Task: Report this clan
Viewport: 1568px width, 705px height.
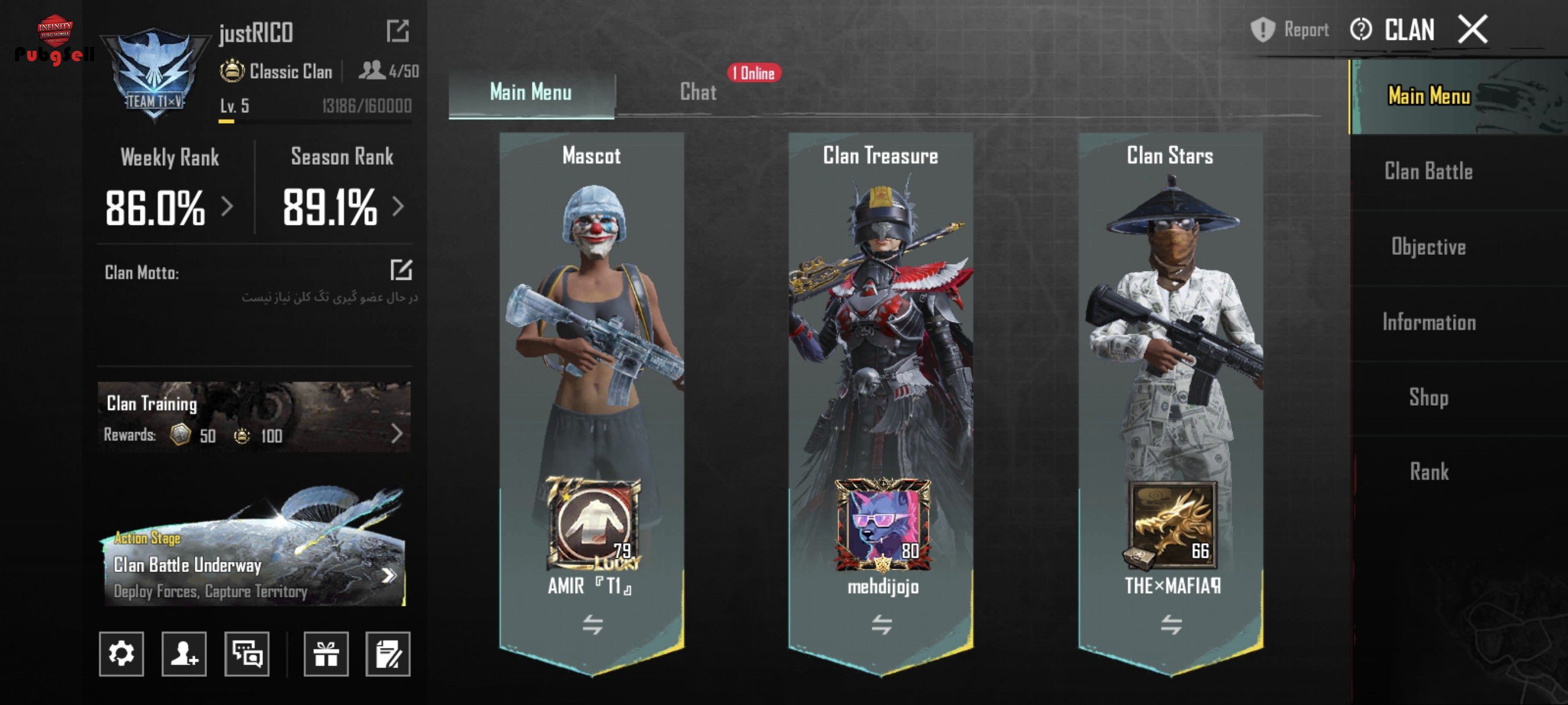Action: click(1290, 29)
